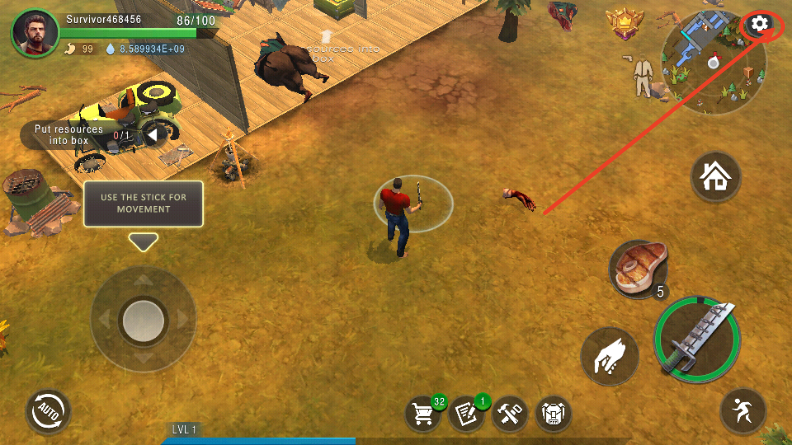792x445 pixels.
Task: Open the character outfit silhouette icon
Action: click(642, 76)
